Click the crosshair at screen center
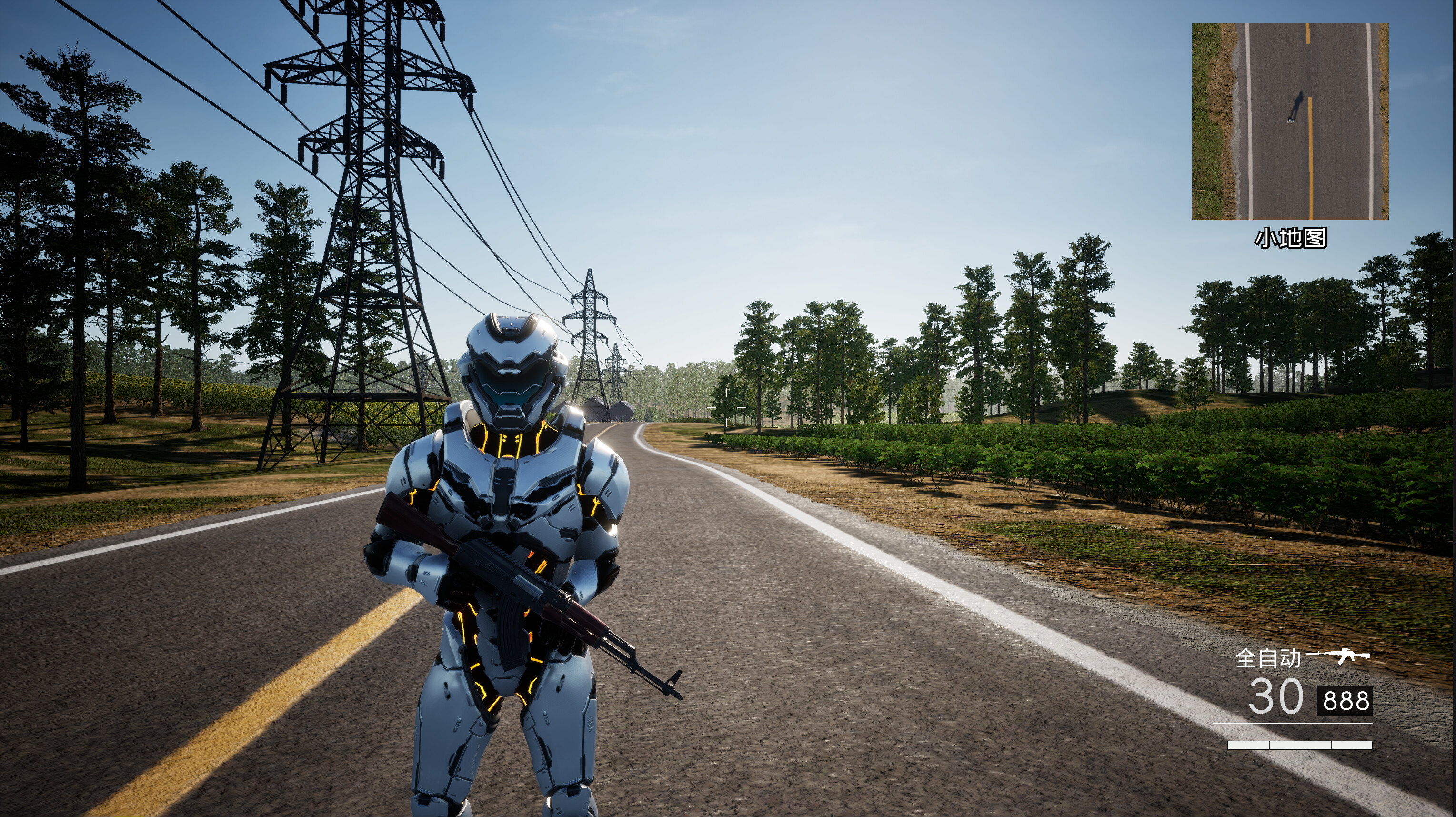Image resolution: width=1456 pixels, height=817 pixels. click(x=728, y=408)
